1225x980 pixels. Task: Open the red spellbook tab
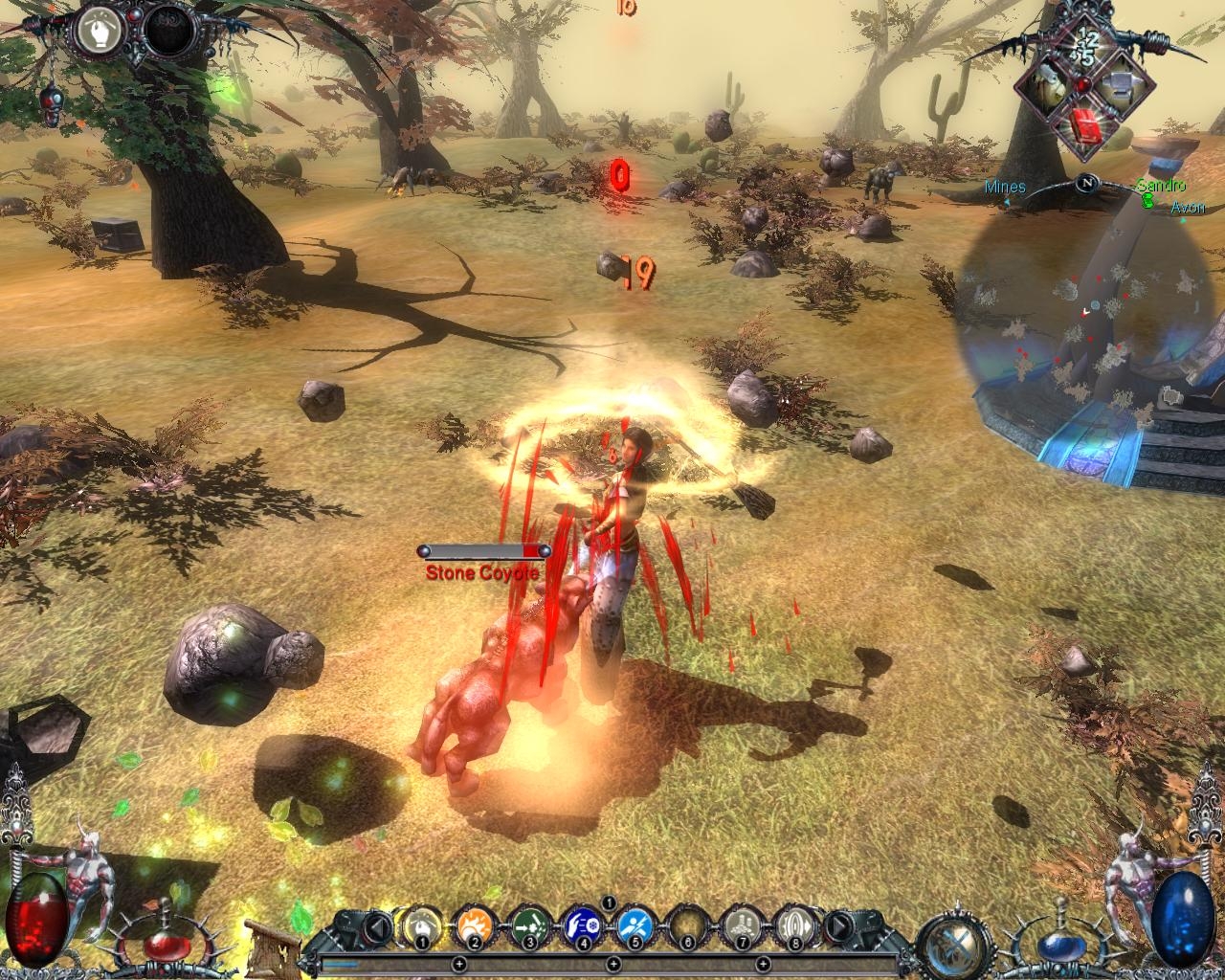[1085, 125]
